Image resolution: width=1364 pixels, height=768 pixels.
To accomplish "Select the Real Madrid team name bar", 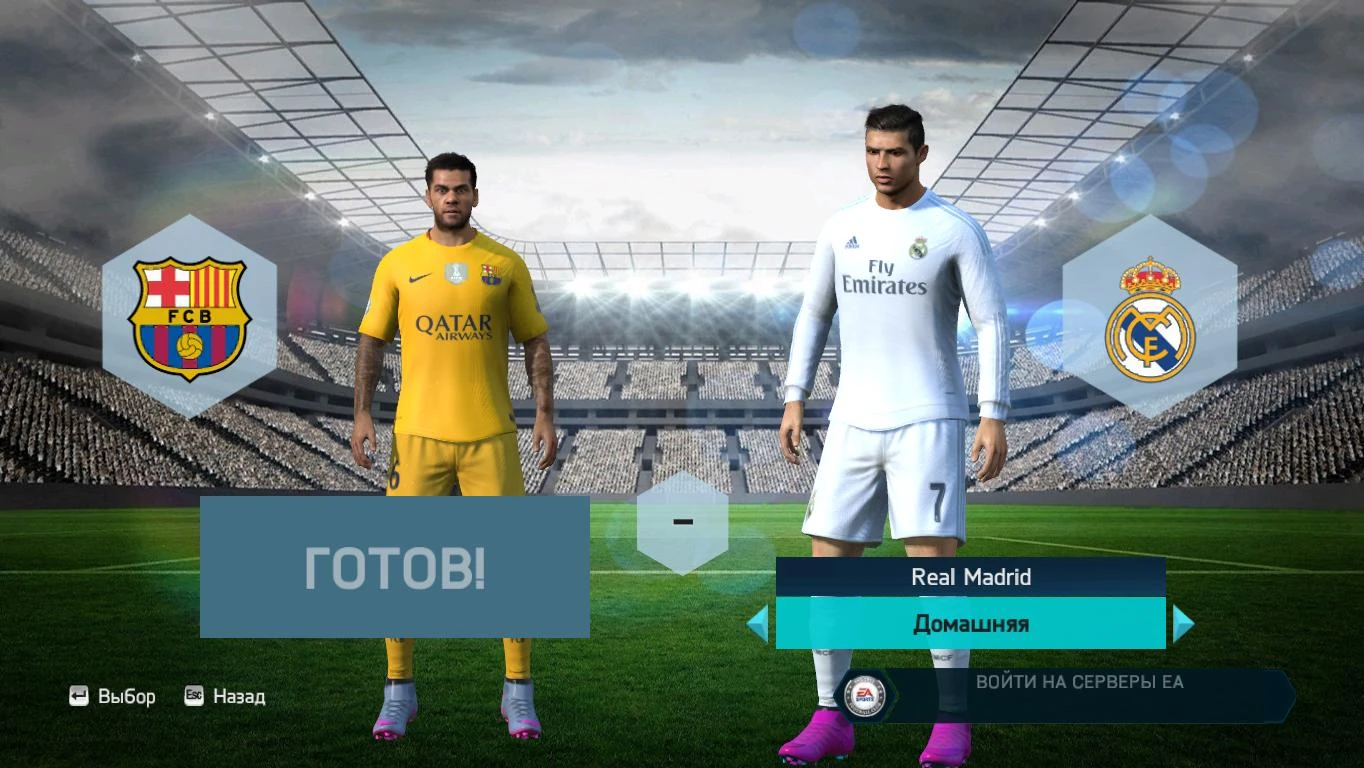I will tap(968, 577).
